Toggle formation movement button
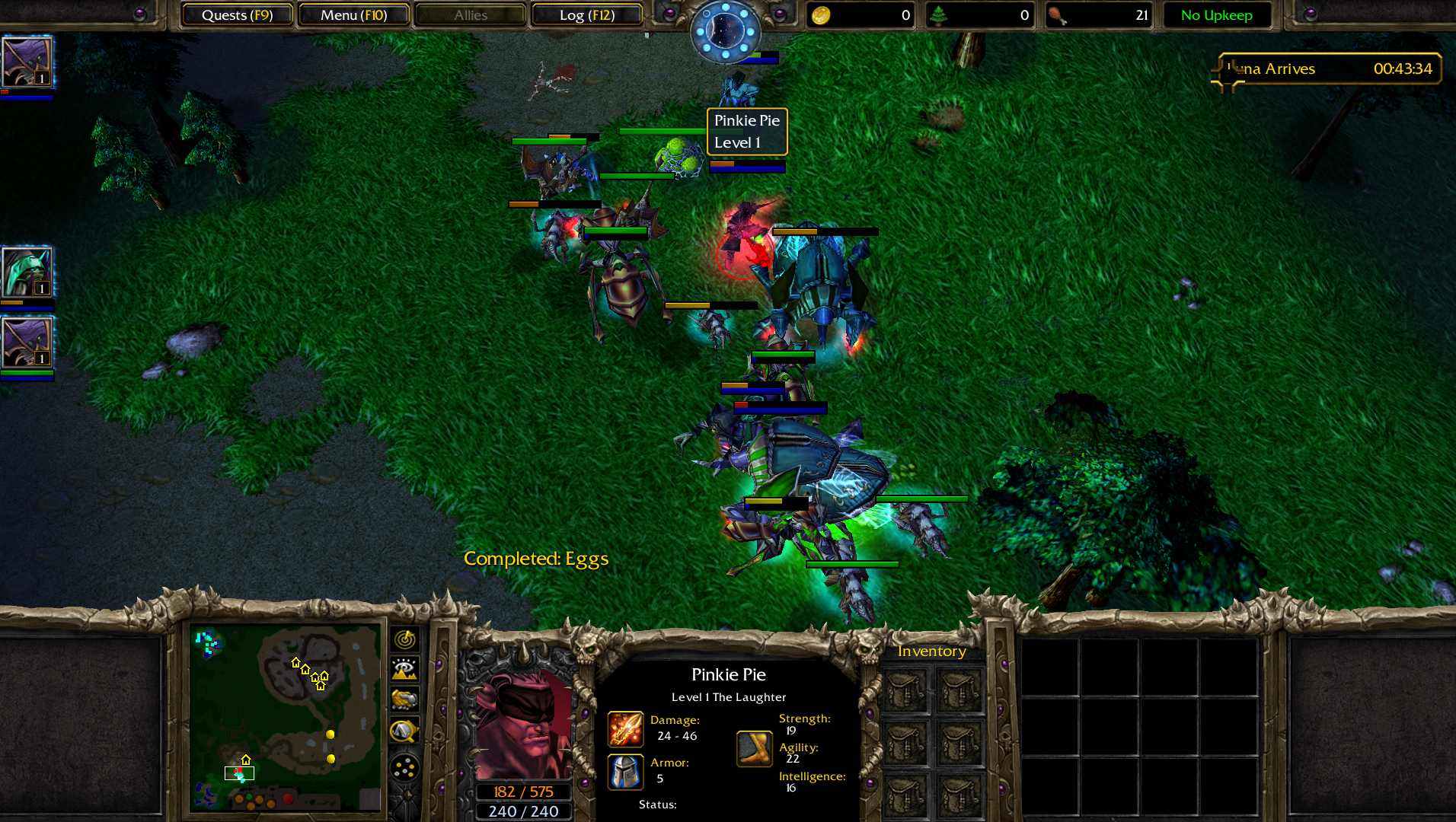The width and height of the screenshot is (1456, 822). pyautogui.click(x=404, y=767)
